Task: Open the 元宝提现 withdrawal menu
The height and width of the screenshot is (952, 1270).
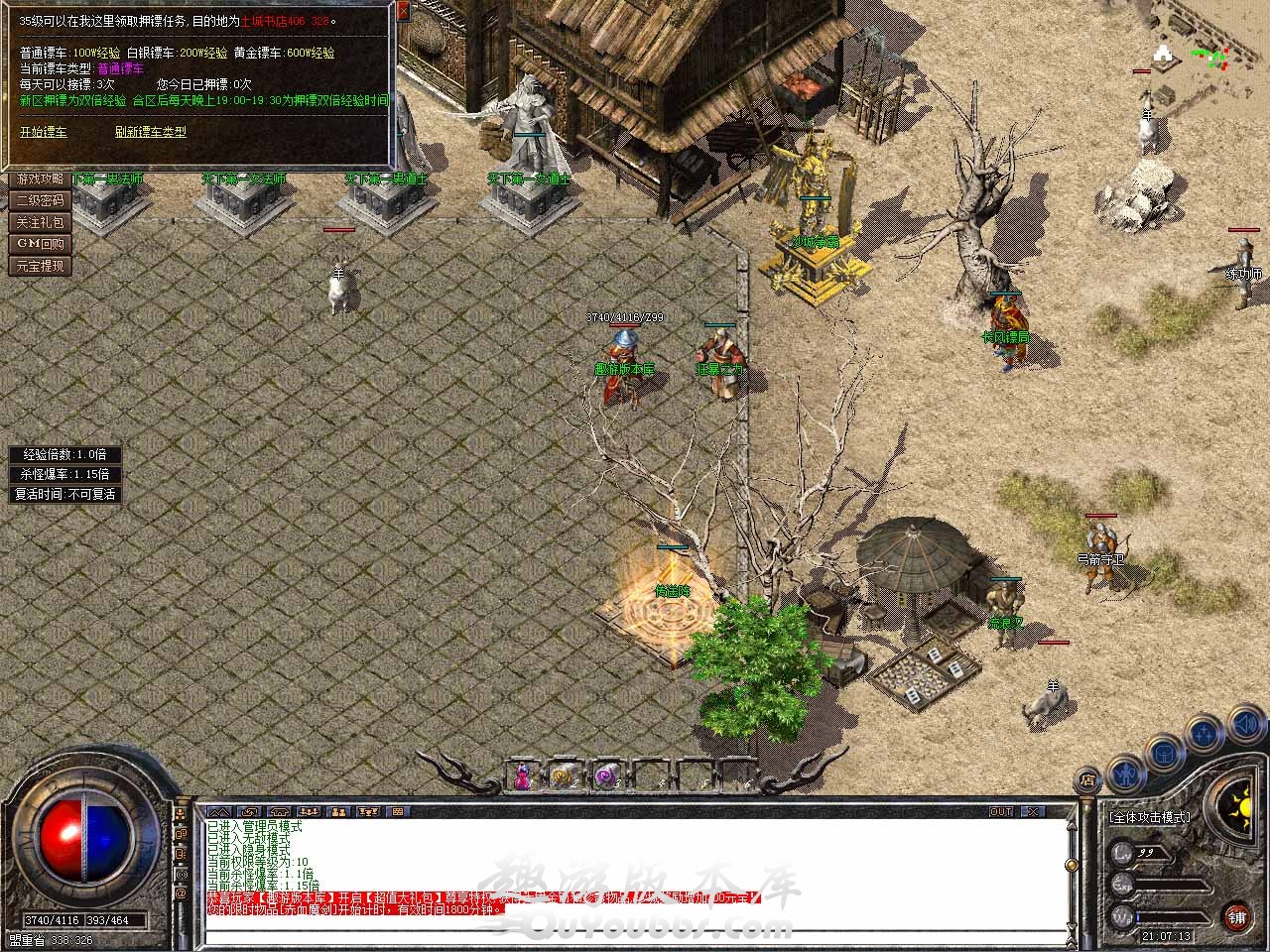Action: pos(40,266)
